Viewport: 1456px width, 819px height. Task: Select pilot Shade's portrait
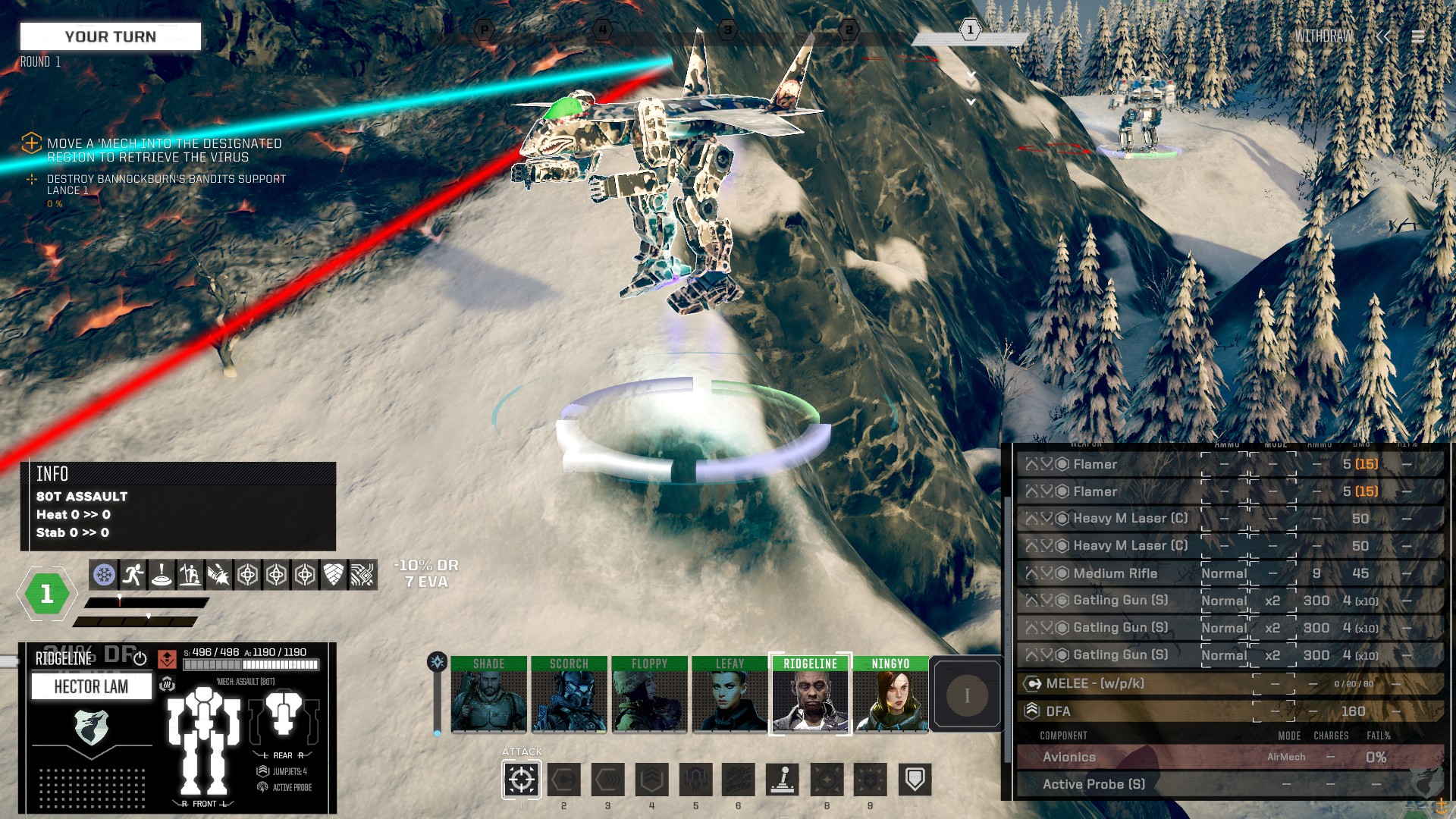pyautogui.click(x=488, y=694)
